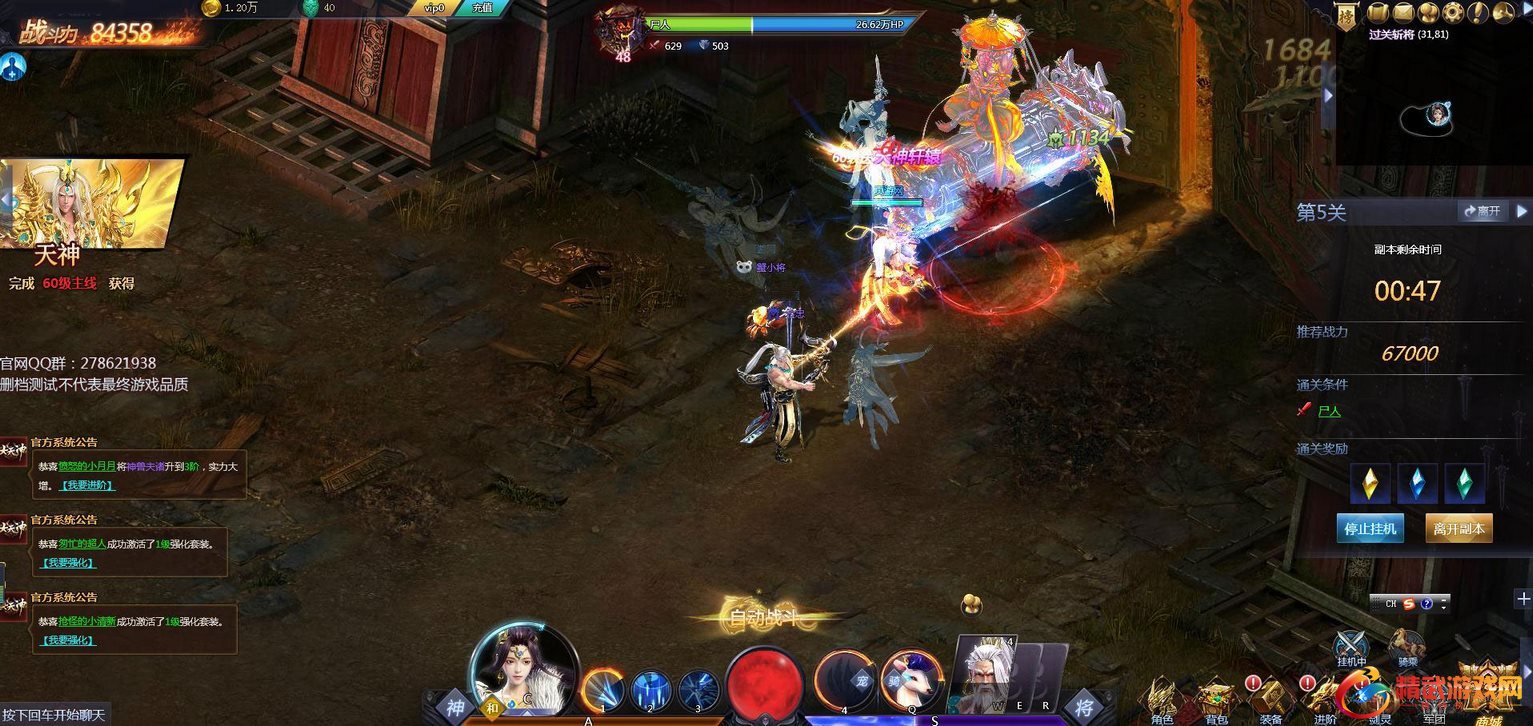
Task: Select the 离开 button beside 第5关
Action: (x=1482, y=211)
